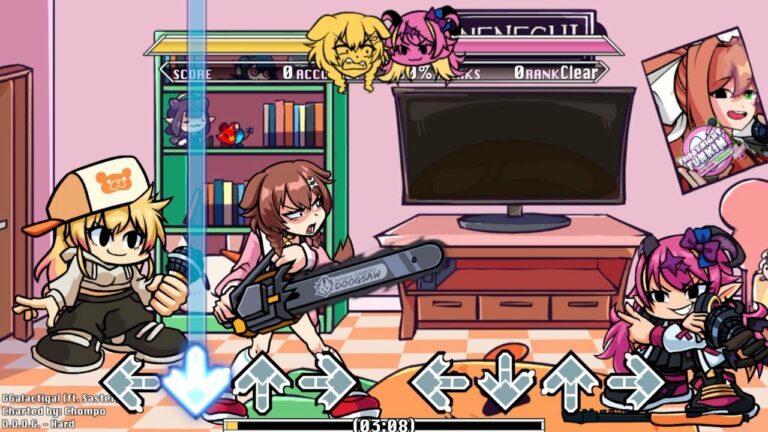This screenshot has width=768, height=432.
Task: Hit the glowing blue down arrow
Action: tap(195, 381)
